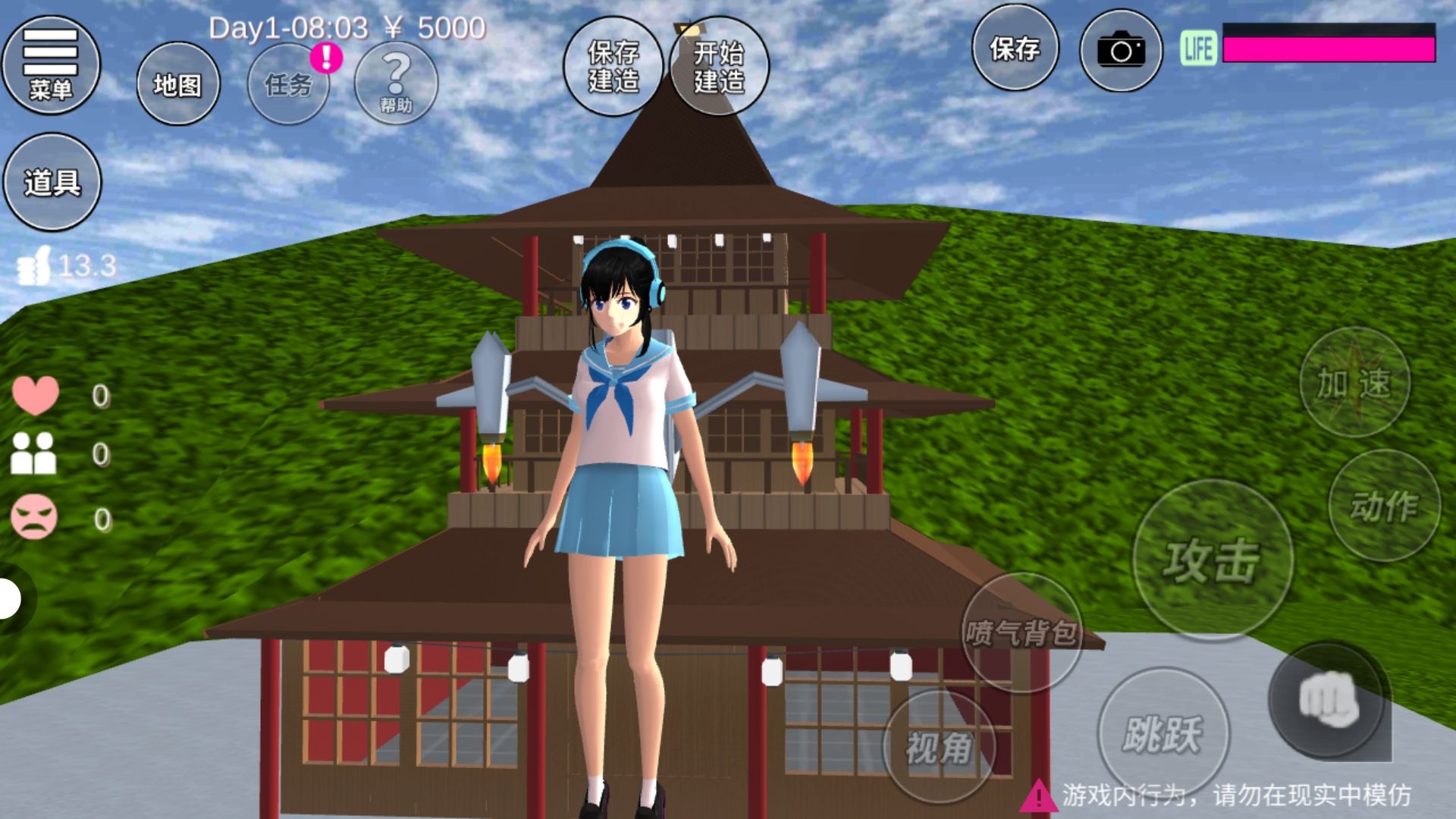Image resolution: width=1456 pixels, height=819 pixels.
Task: Activate the 加速 speed boost
Action: click(x=1354, y=382)
